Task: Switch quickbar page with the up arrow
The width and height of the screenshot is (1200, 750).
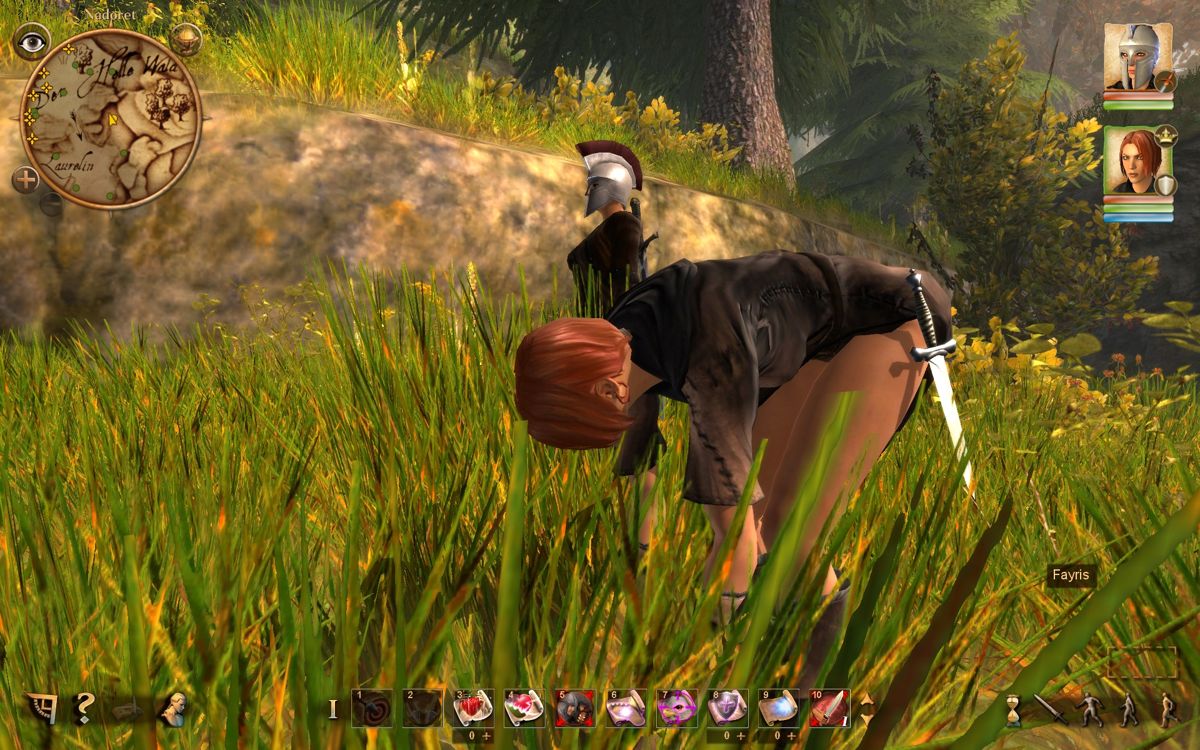Action: pyautogui.click(x=866, y=699)
